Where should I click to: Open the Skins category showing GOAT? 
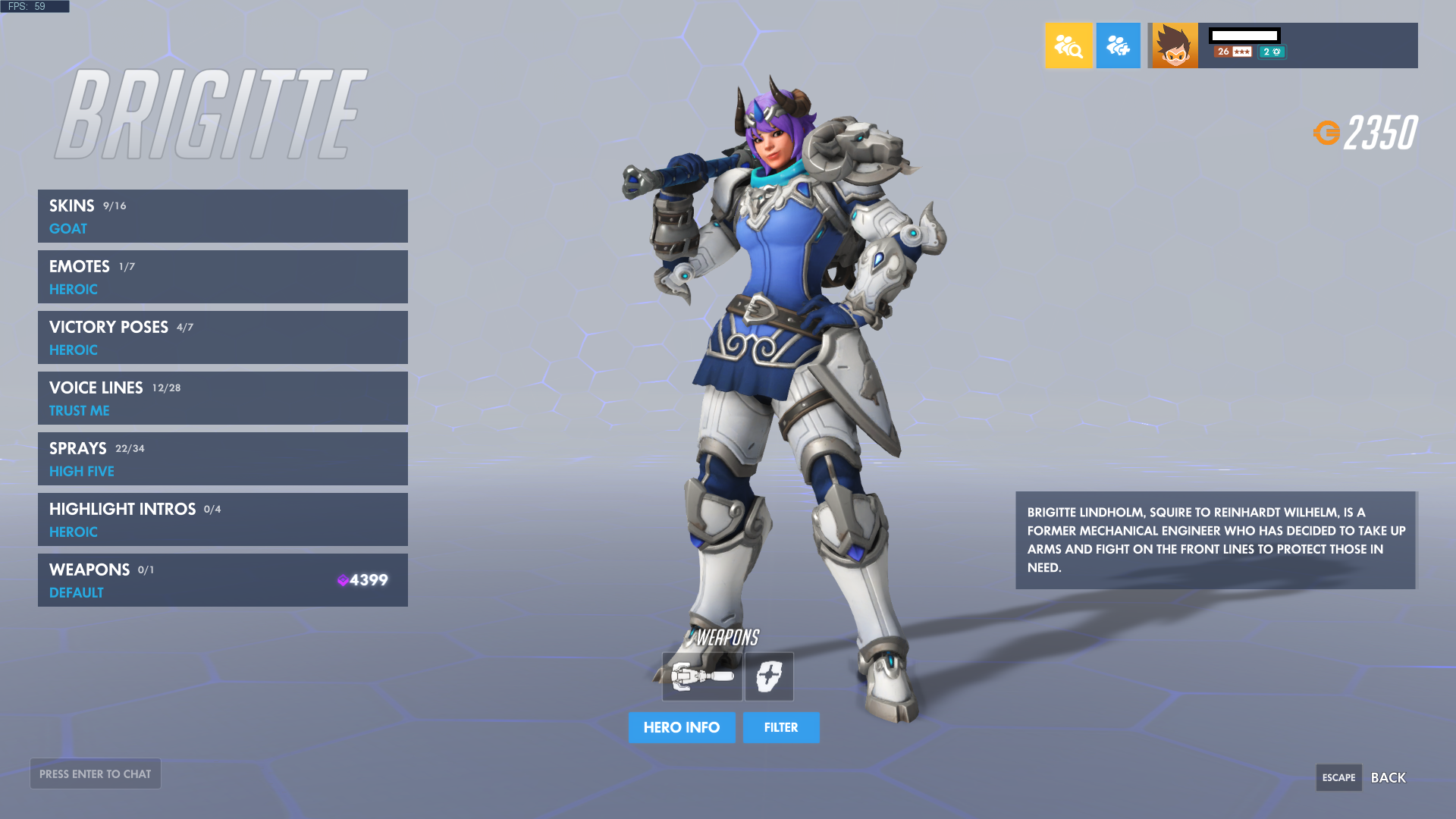[x=222, y=215]
